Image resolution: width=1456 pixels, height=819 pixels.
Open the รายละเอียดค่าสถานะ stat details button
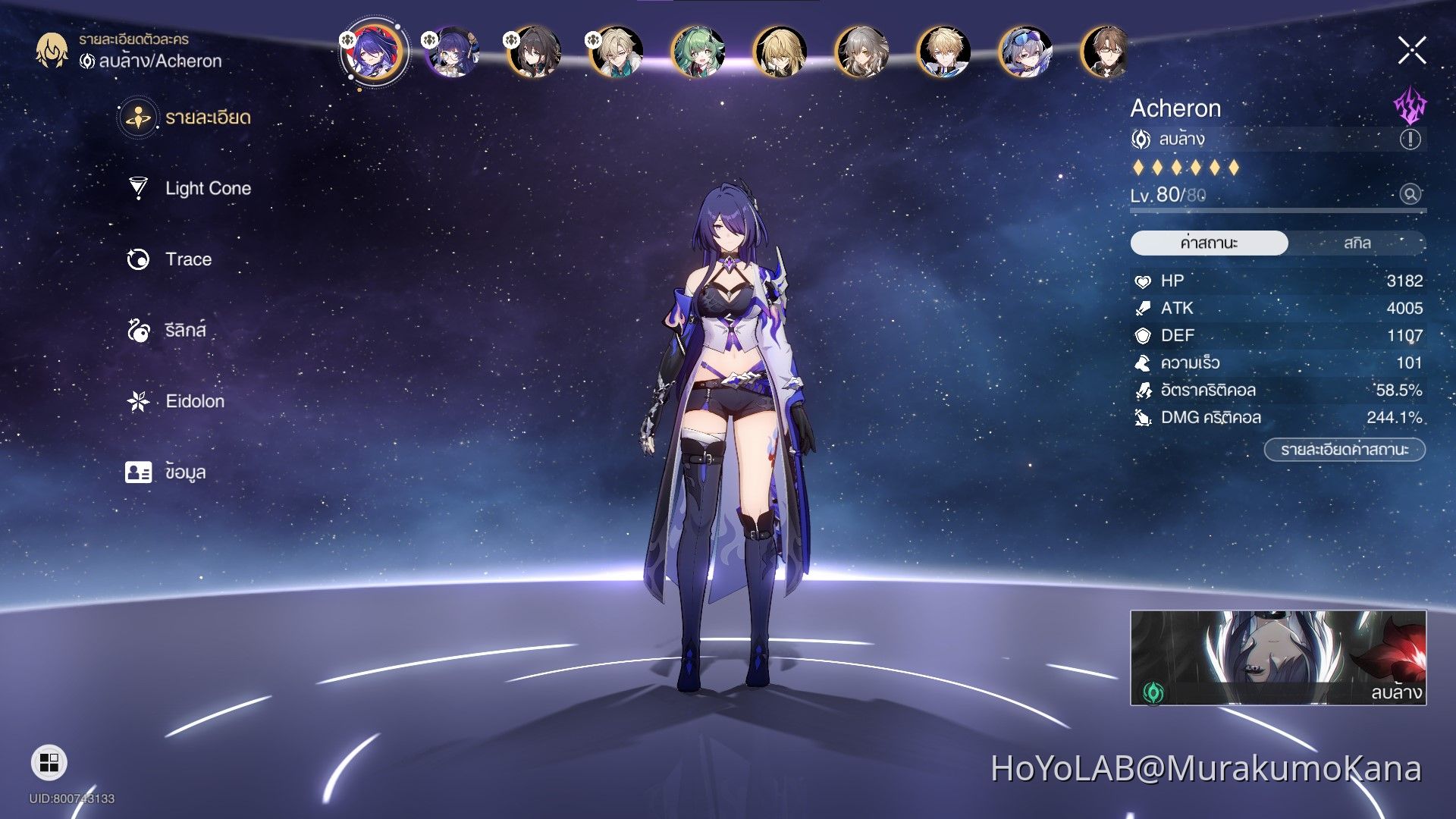tap(1344, 450)
